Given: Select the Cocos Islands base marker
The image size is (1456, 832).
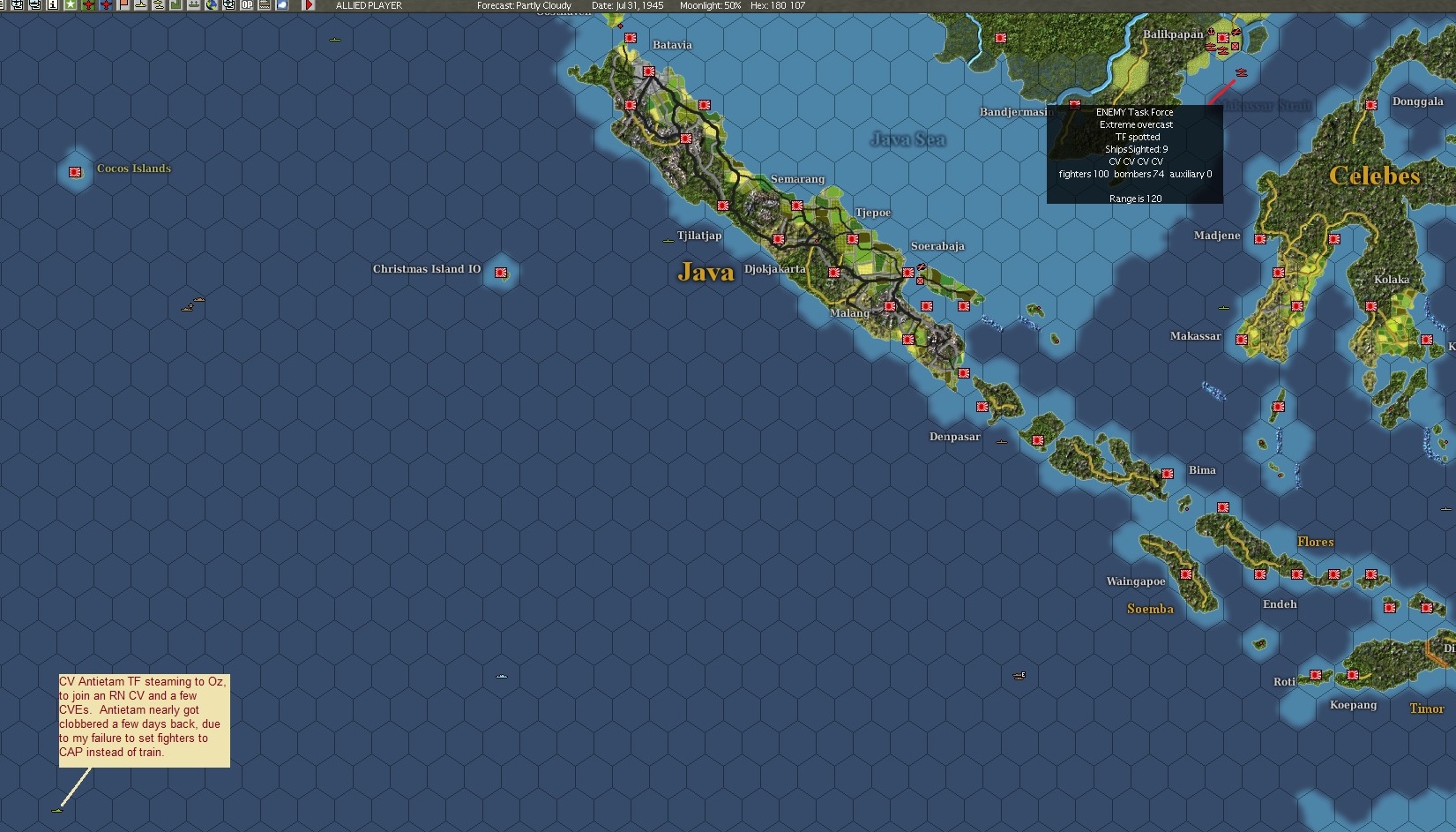Looking at the screenshot, I should point(76,172).
